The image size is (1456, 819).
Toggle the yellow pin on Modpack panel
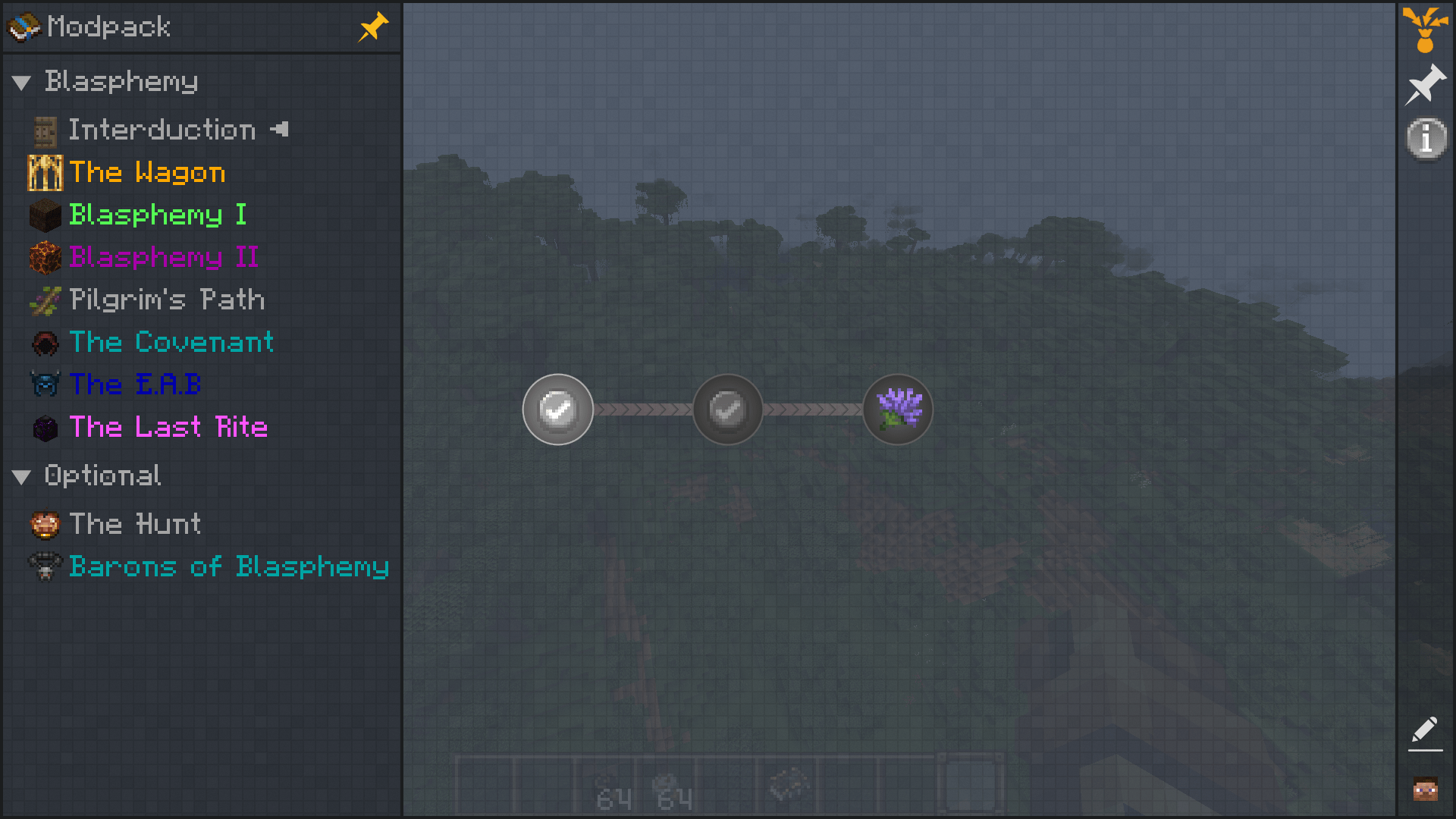click(372, 27)
